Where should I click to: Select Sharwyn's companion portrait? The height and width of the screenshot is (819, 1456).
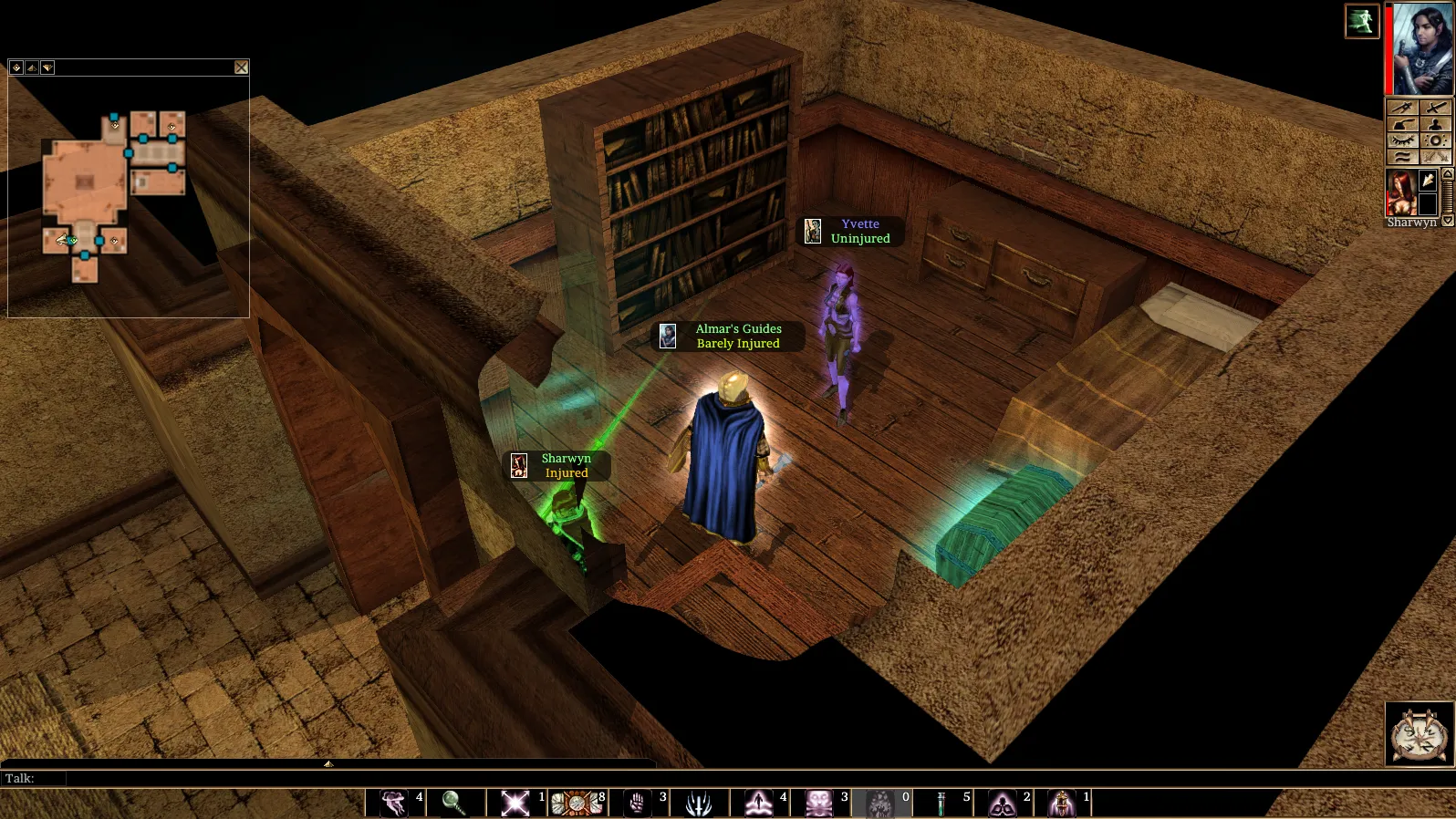coord(1400,192)
